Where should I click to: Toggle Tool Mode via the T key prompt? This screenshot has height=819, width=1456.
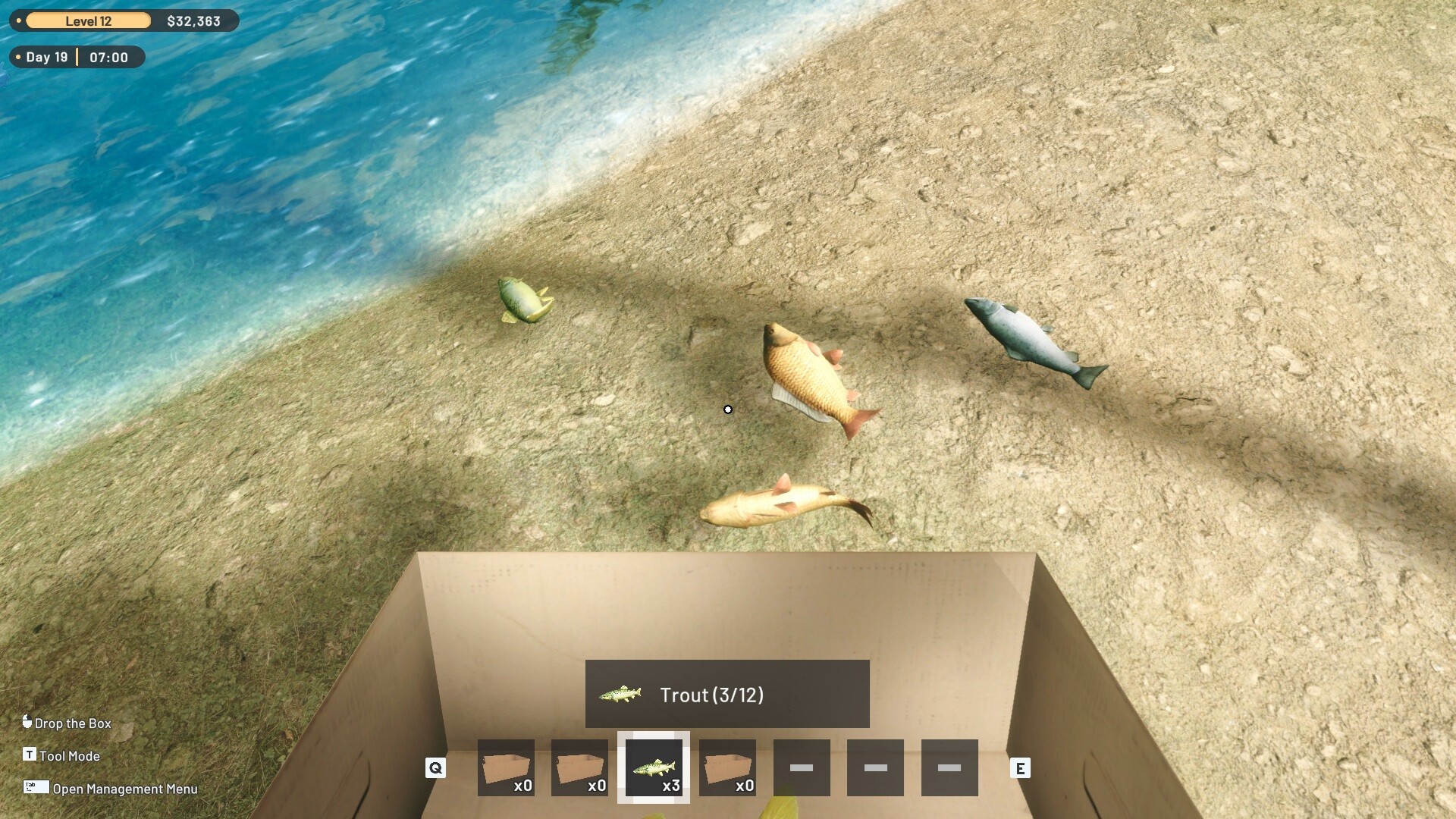tap(30, 755)
